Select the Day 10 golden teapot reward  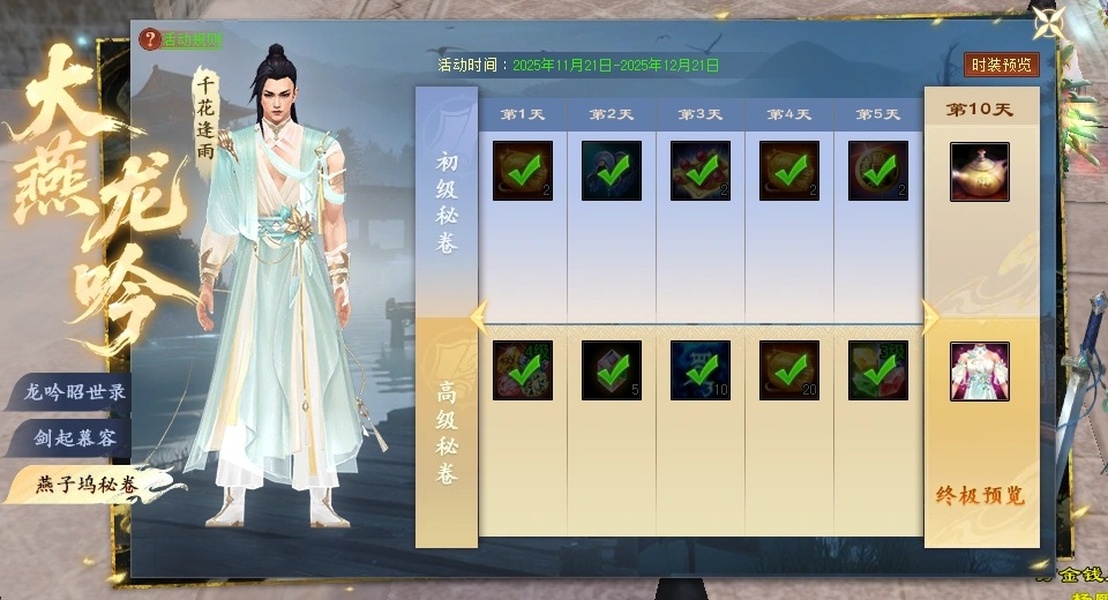[979, 172]
